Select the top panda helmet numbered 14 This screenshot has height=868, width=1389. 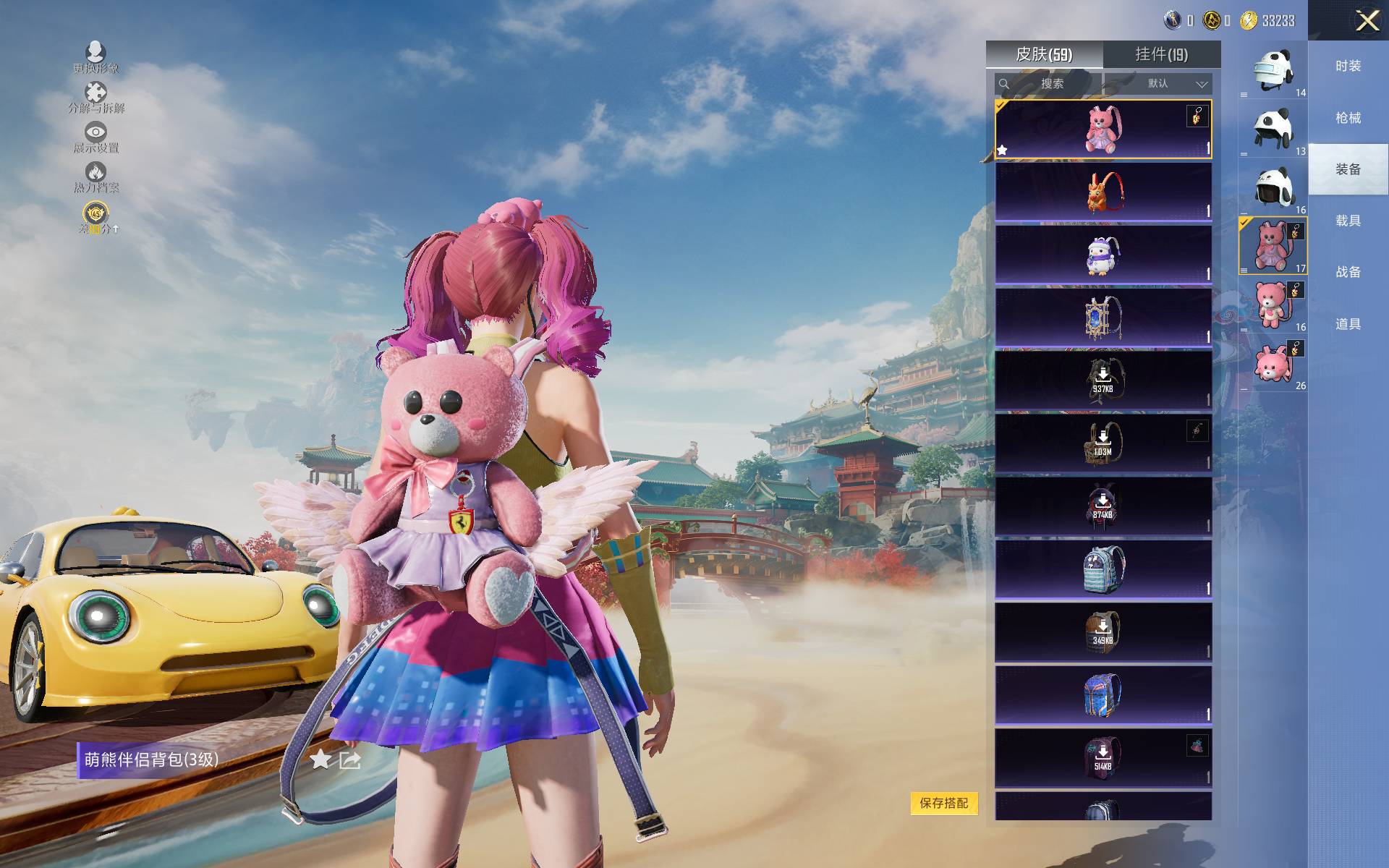click(1273, 70)
